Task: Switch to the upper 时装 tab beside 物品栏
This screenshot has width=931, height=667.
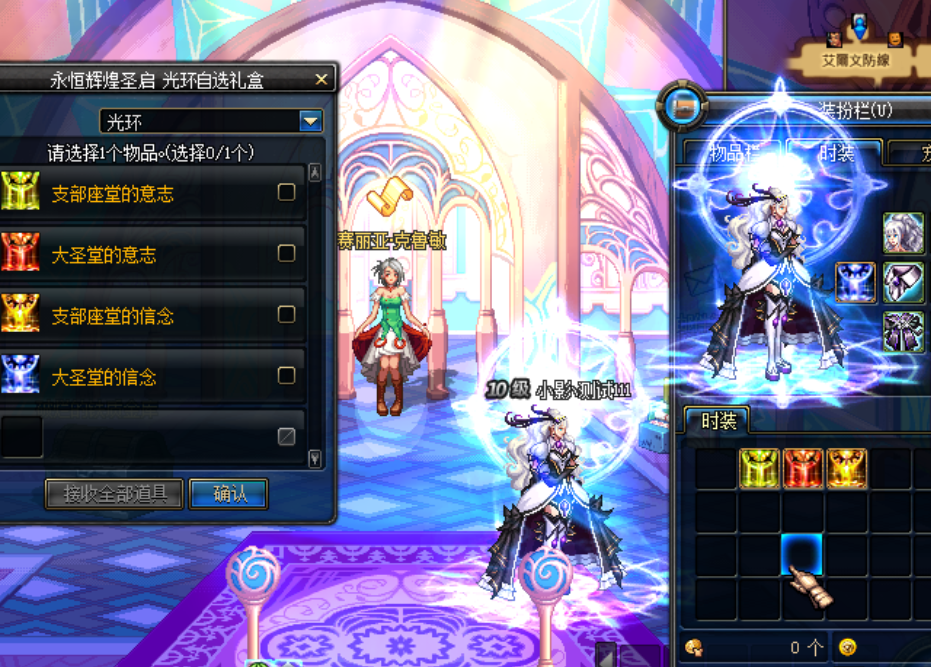Action: click(x=836, y=153)
